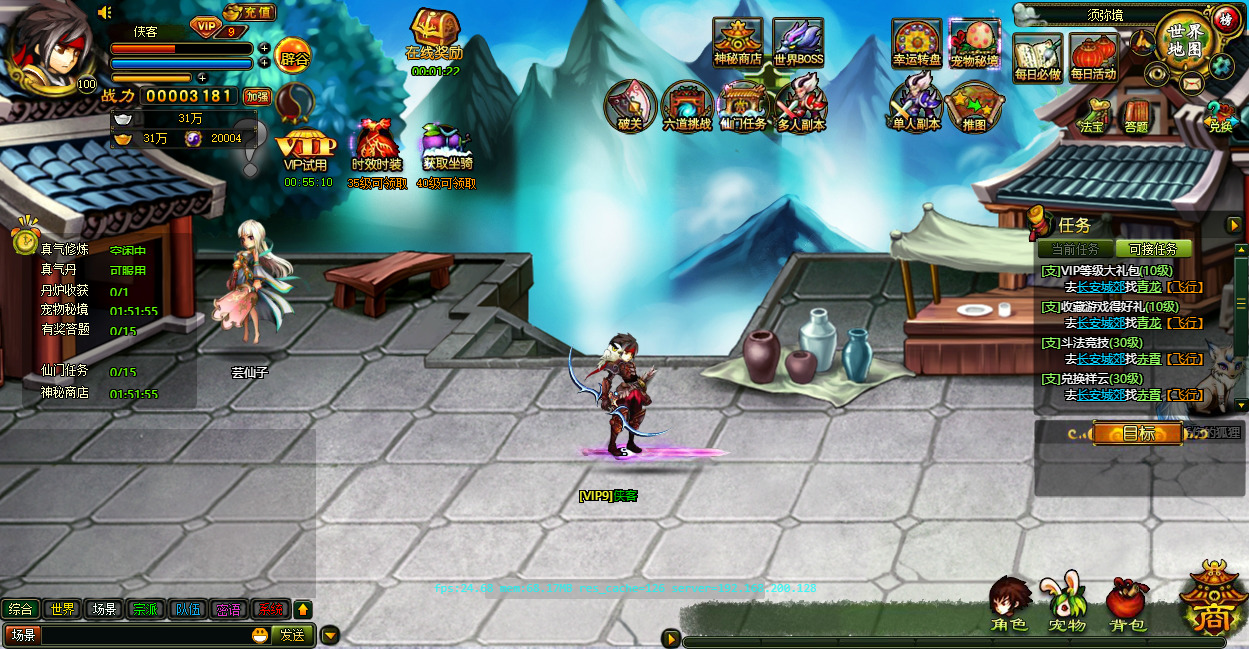Open the 角色 character sheet
The image size is (1249, 649).
click(1009, 603)
